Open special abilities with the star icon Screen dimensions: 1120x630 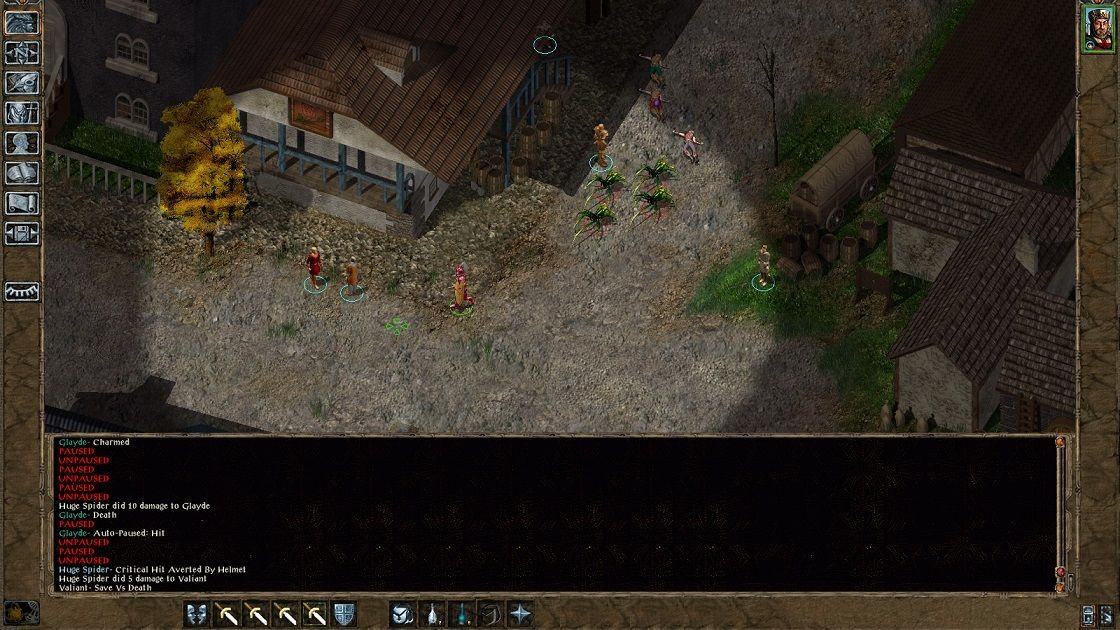pos(520,614)
